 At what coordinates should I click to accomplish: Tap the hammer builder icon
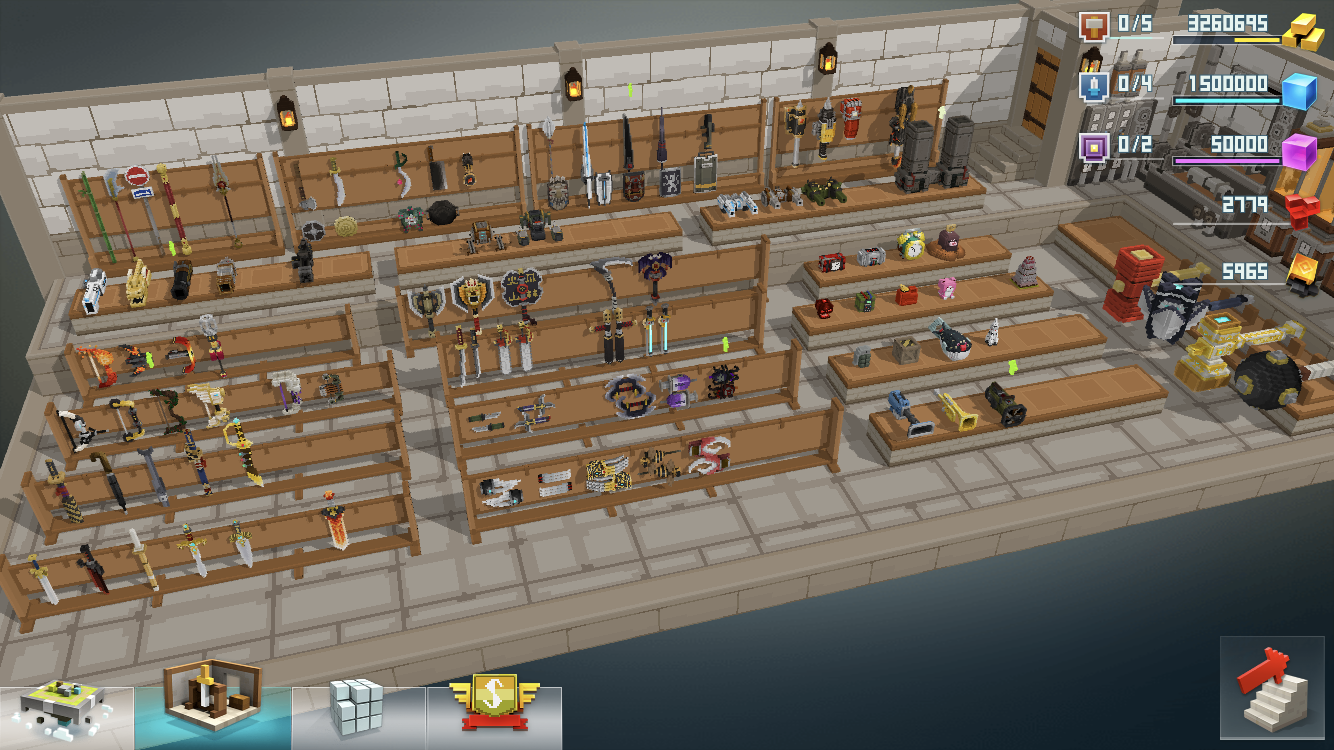(1093, 26)
